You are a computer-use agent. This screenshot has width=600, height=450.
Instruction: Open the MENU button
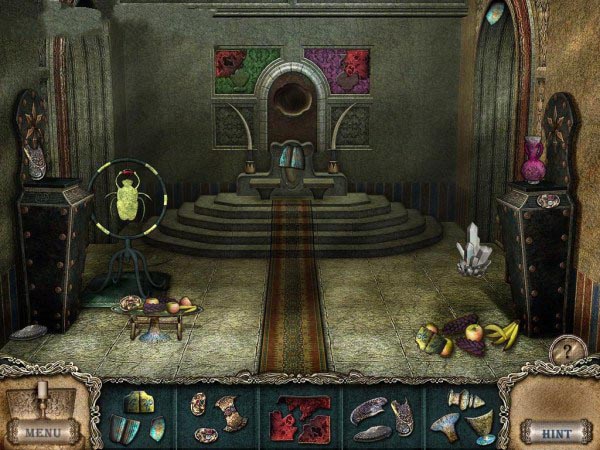point(43,431)
